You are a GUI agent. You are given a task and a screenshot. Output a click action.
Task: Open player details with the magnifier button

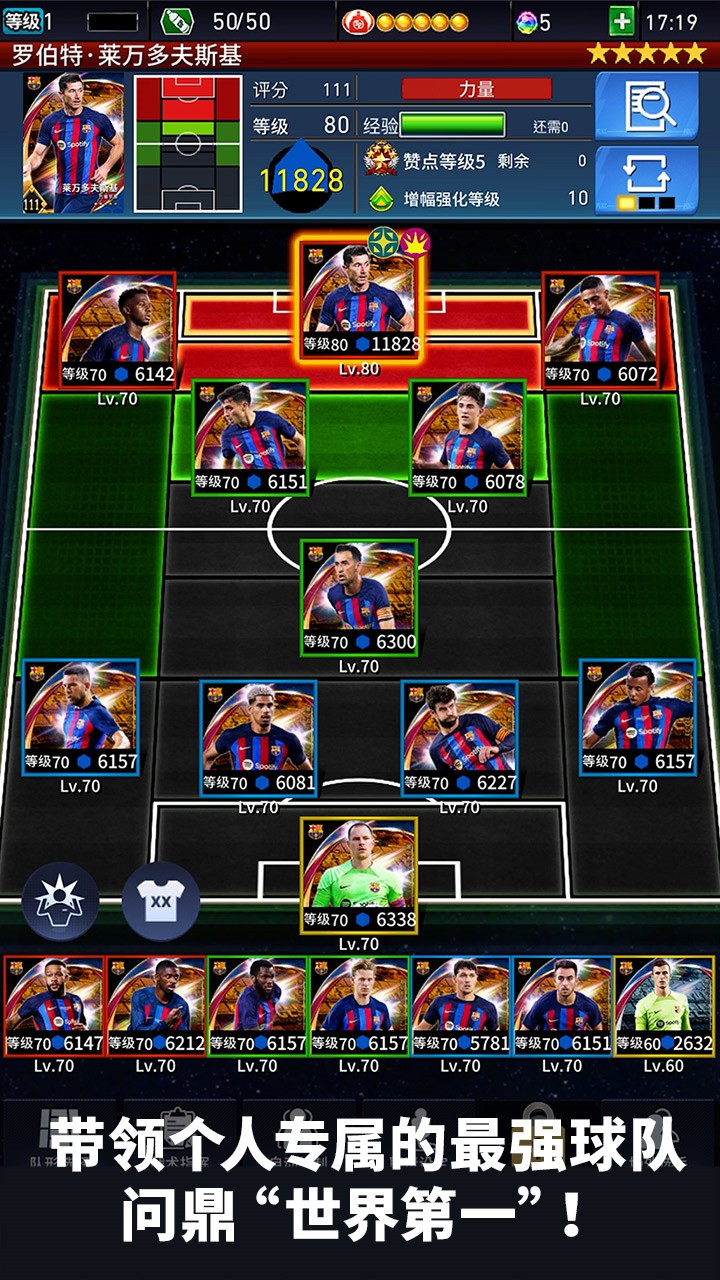pyautogui.click(x=646, y=107)
